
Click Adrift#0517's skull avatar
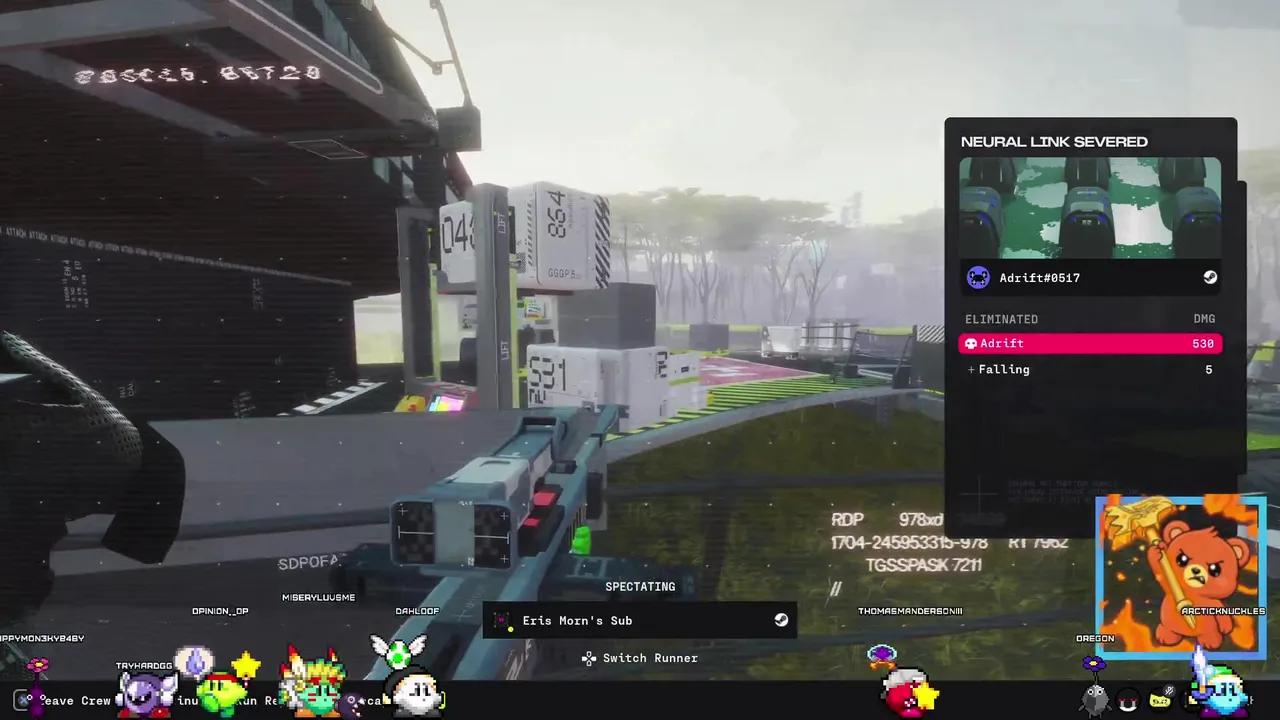pos(978,278)
